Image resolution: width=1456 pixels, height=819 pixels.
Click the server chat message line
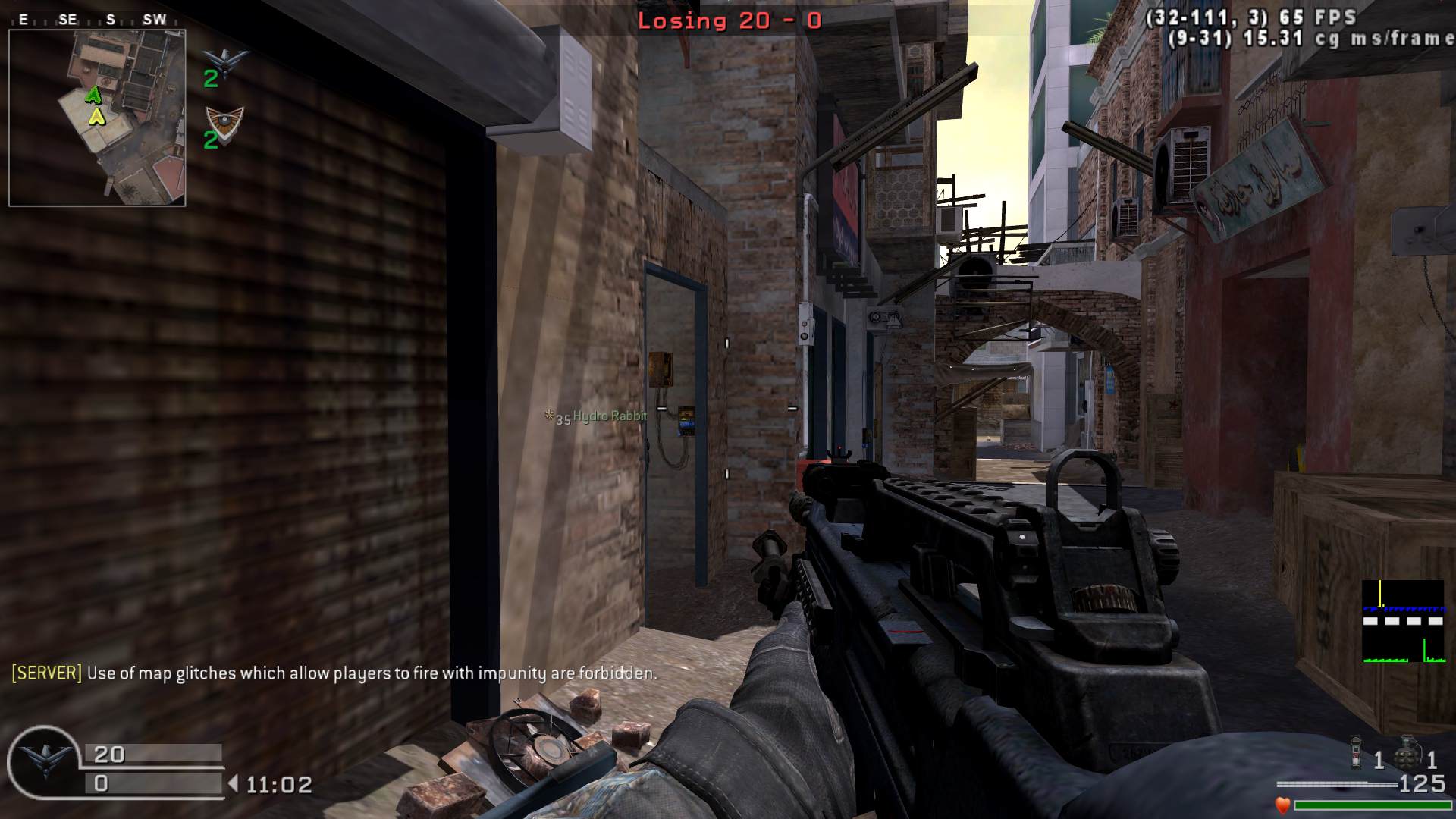[x=334, y=673]
